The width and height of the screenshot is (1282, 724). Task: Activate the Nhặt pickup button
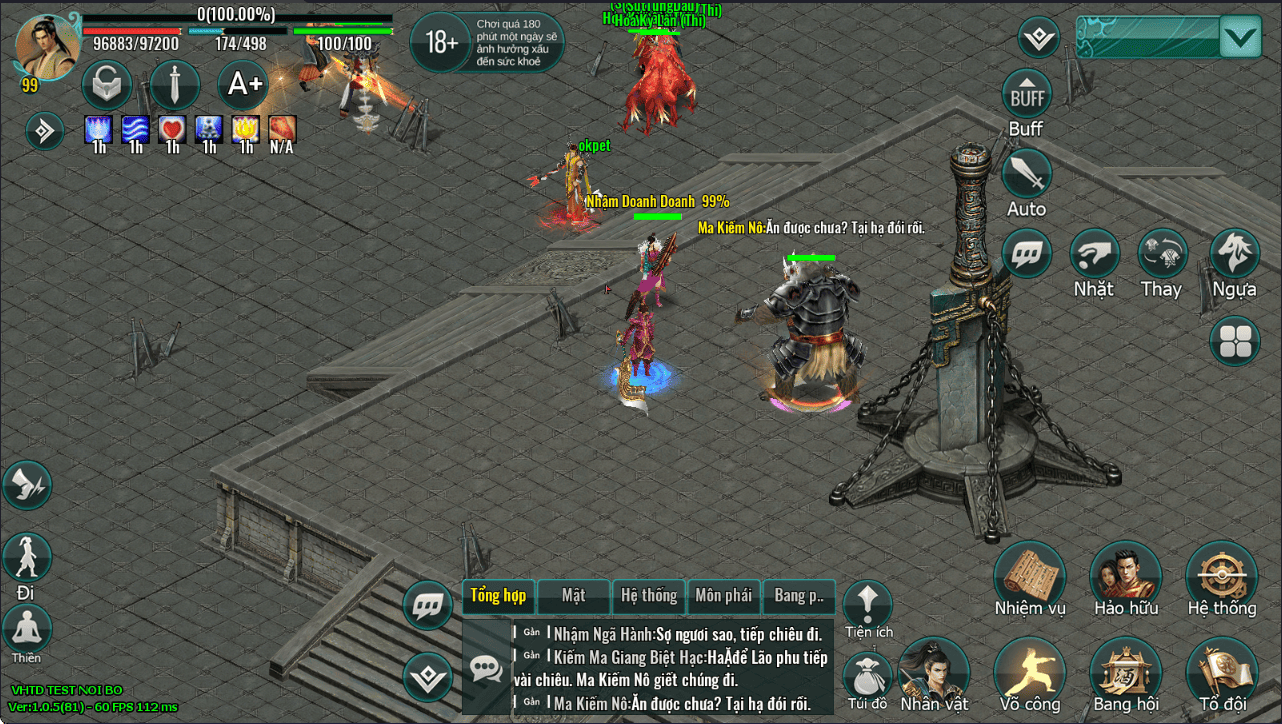[x=1095, y=255]
